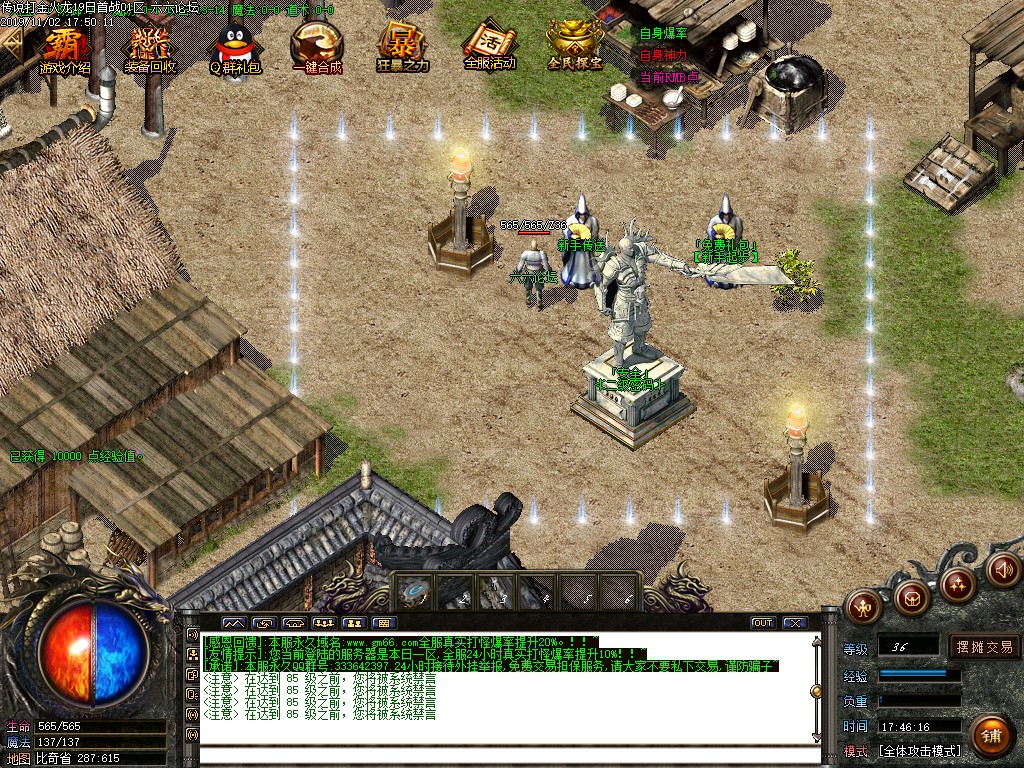Toggle sound with the speaker button
This screenshot has height=768, width=1024.
click(1003, 569)
